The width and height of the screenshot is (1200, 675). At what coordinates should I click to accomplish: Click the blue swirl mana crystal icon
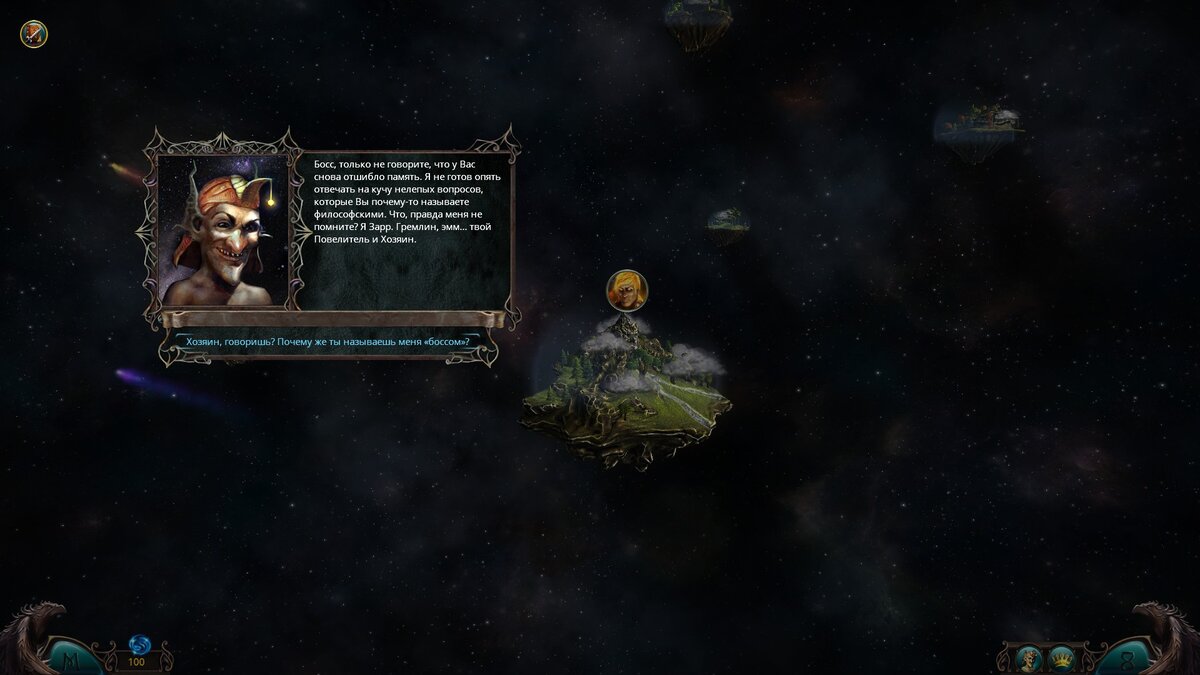138,644
